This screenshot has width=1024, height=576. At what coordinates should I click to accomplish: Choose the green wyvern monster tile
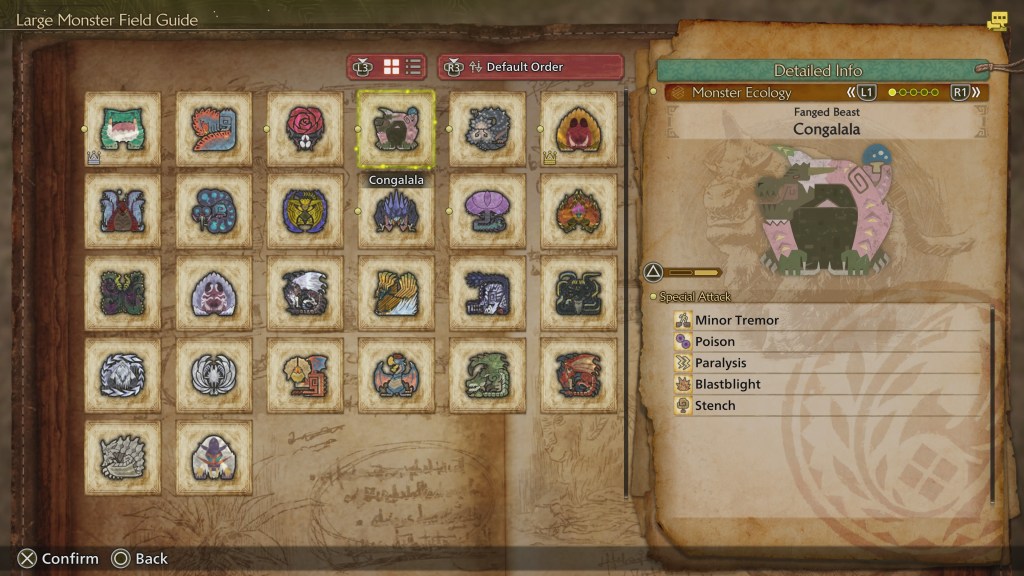[x=487, y=375]
